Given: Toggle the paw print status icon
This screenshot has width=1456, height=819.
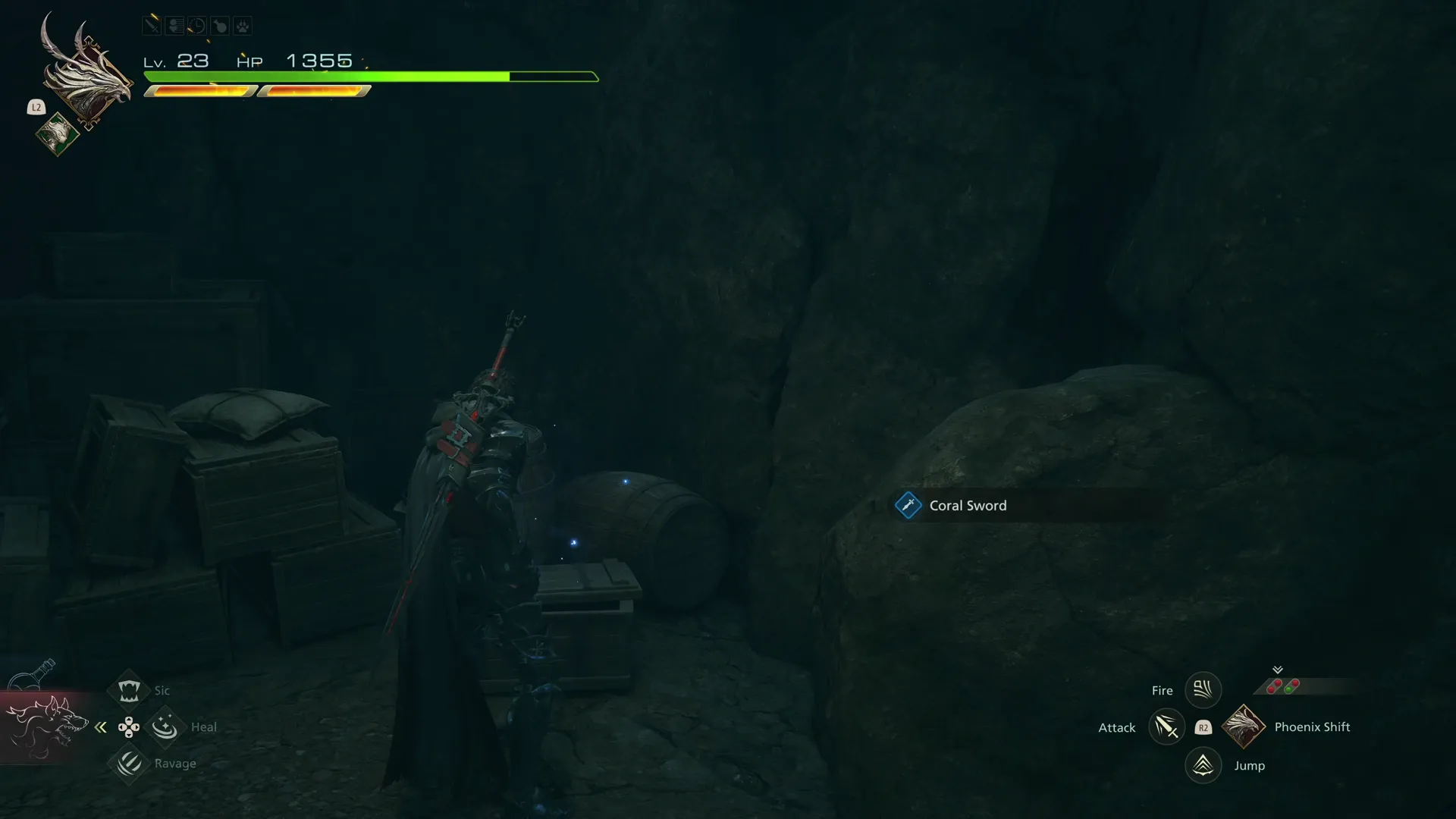Looking at the screenshot, I should coord(242,25).
